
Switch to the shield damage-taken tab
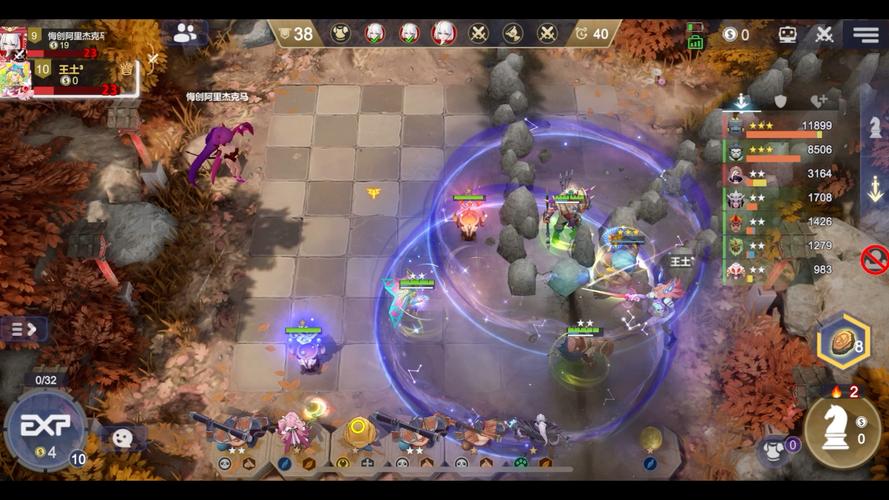point(780,101)
